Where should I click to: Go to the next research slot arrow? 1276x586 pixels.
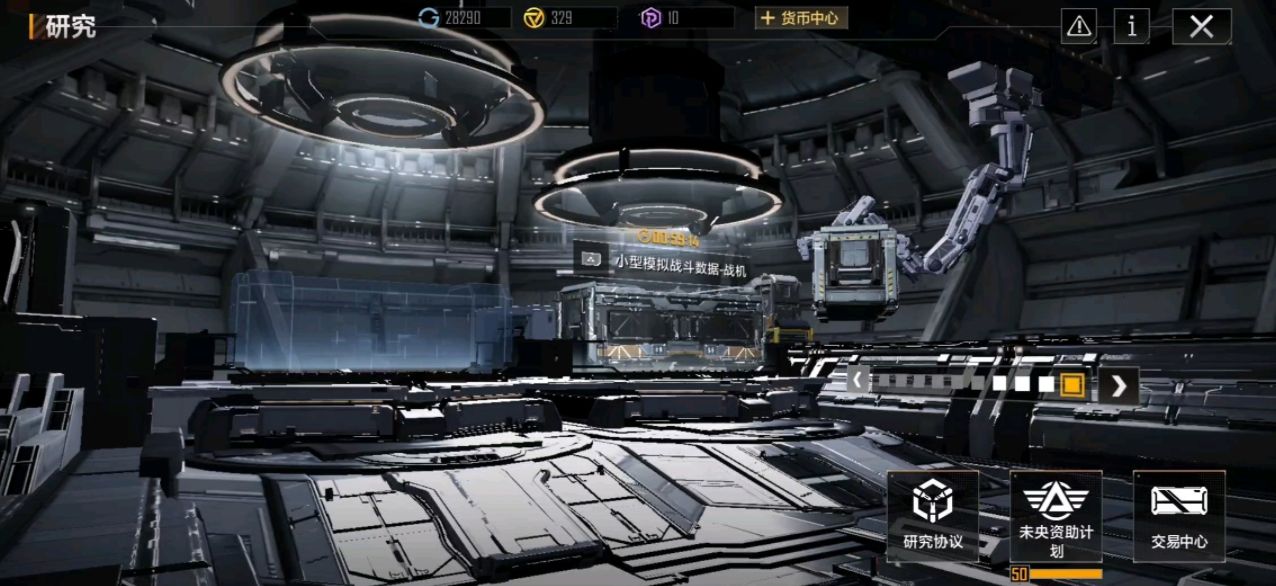(1119, 385)
